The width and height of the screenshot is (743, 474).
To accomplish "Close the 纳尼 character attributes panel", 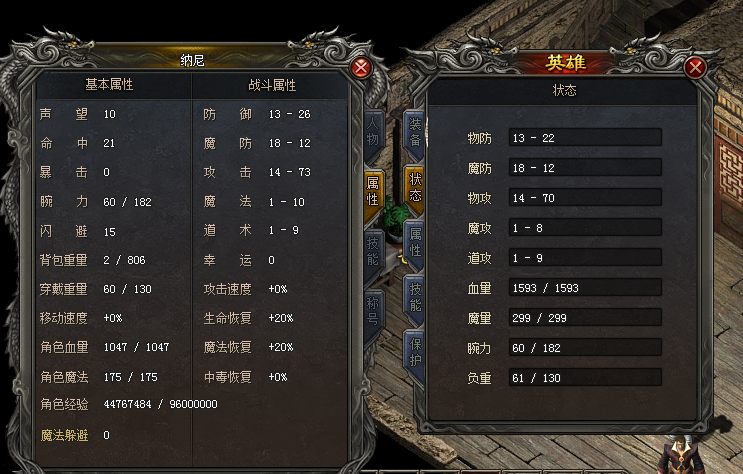I will 362,68.
